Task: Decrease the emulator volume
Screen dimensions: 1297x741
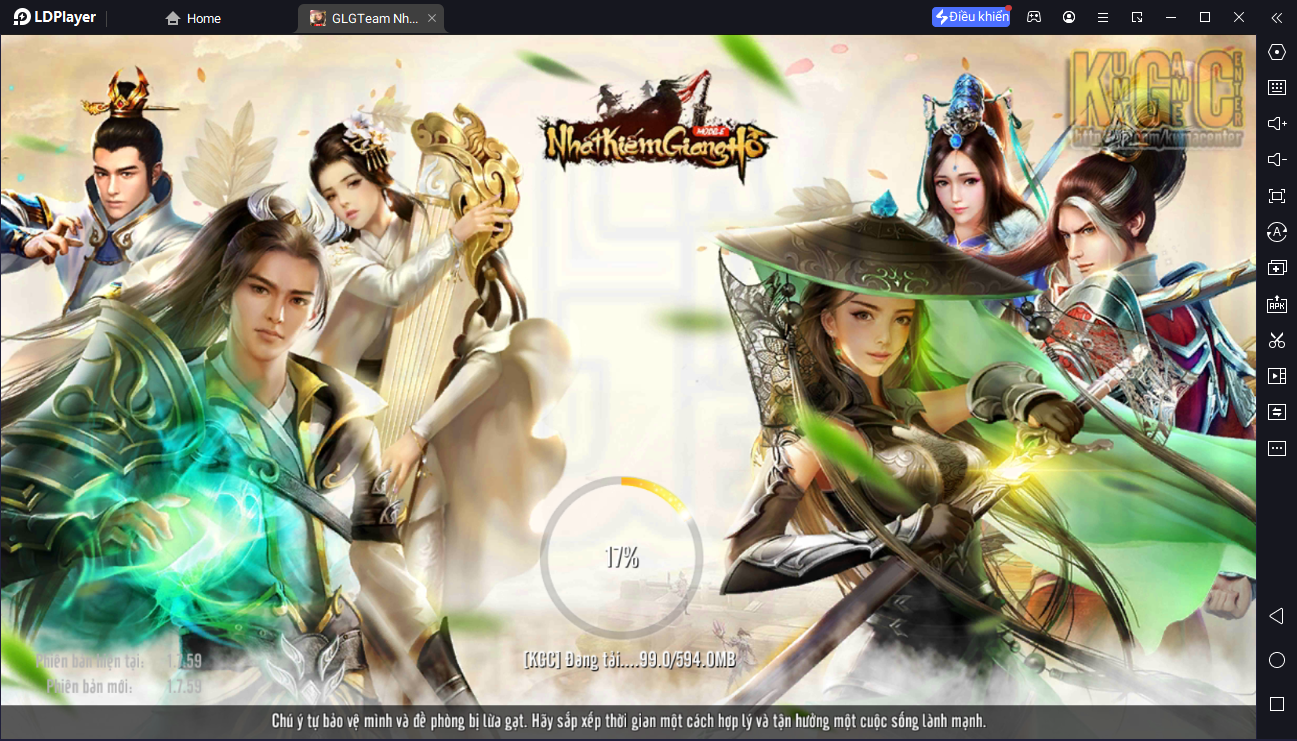Action: click(1276, 159)
